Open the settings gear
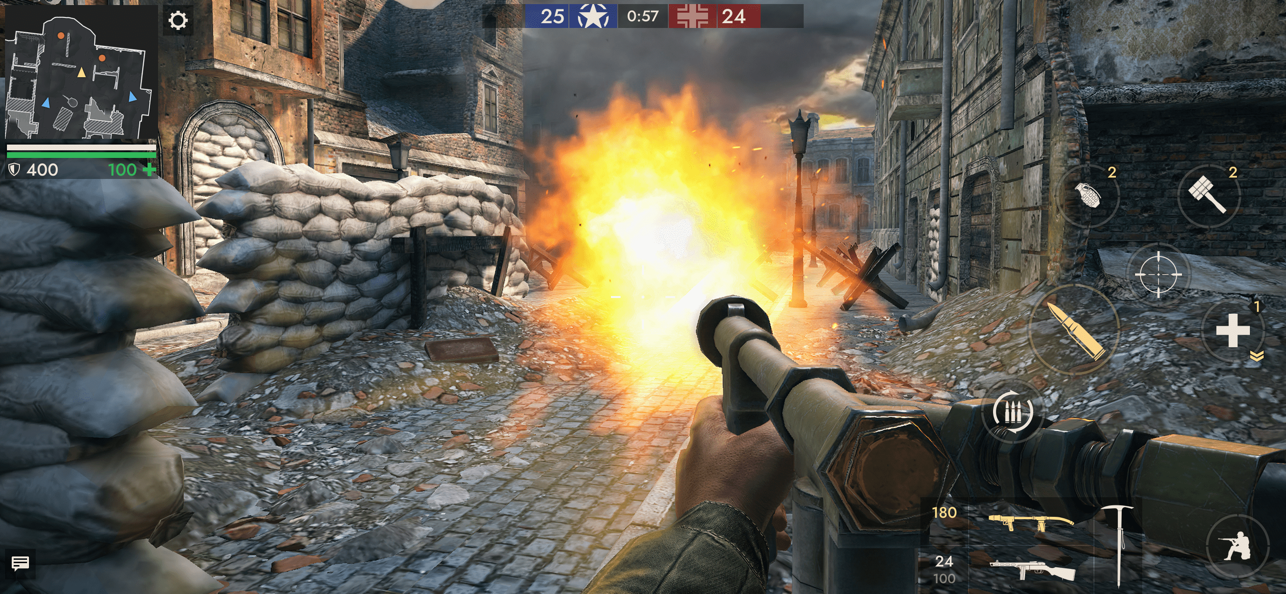The image size is (1286, 594). (x=178, y=21)
